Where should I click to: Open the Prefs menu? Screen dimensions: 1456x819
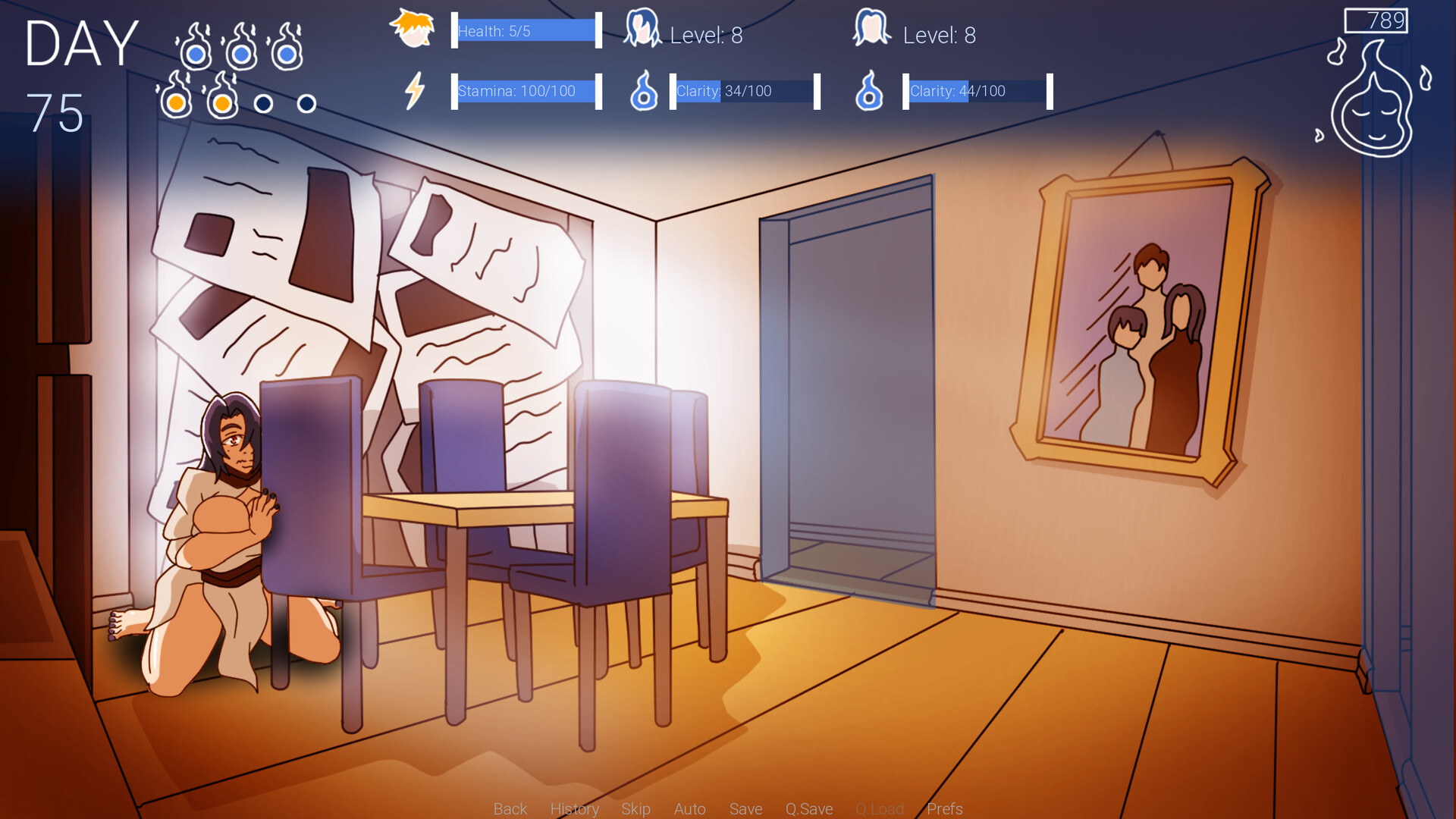click(945, 808)
